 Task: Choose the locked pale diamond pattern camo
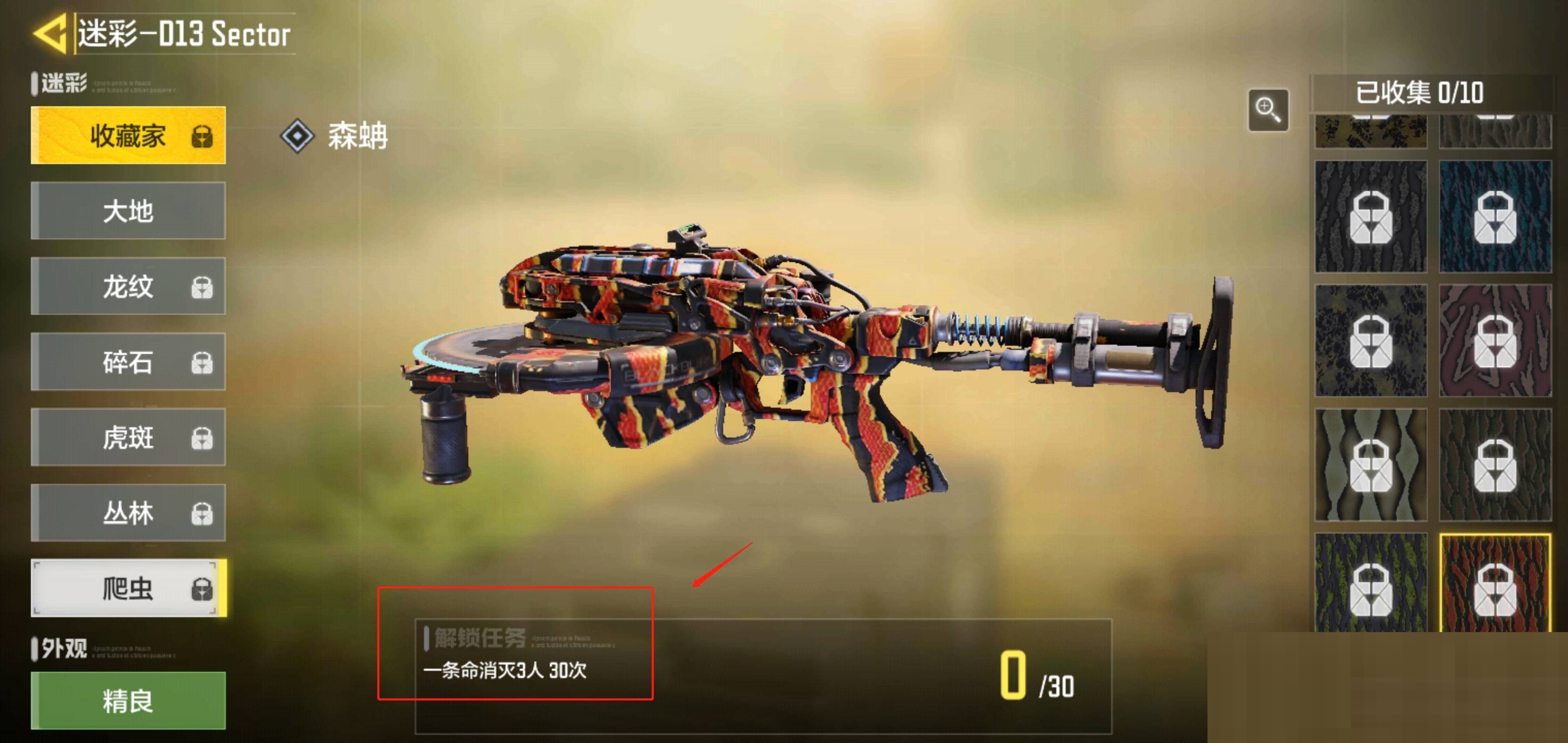point(1371,465)
